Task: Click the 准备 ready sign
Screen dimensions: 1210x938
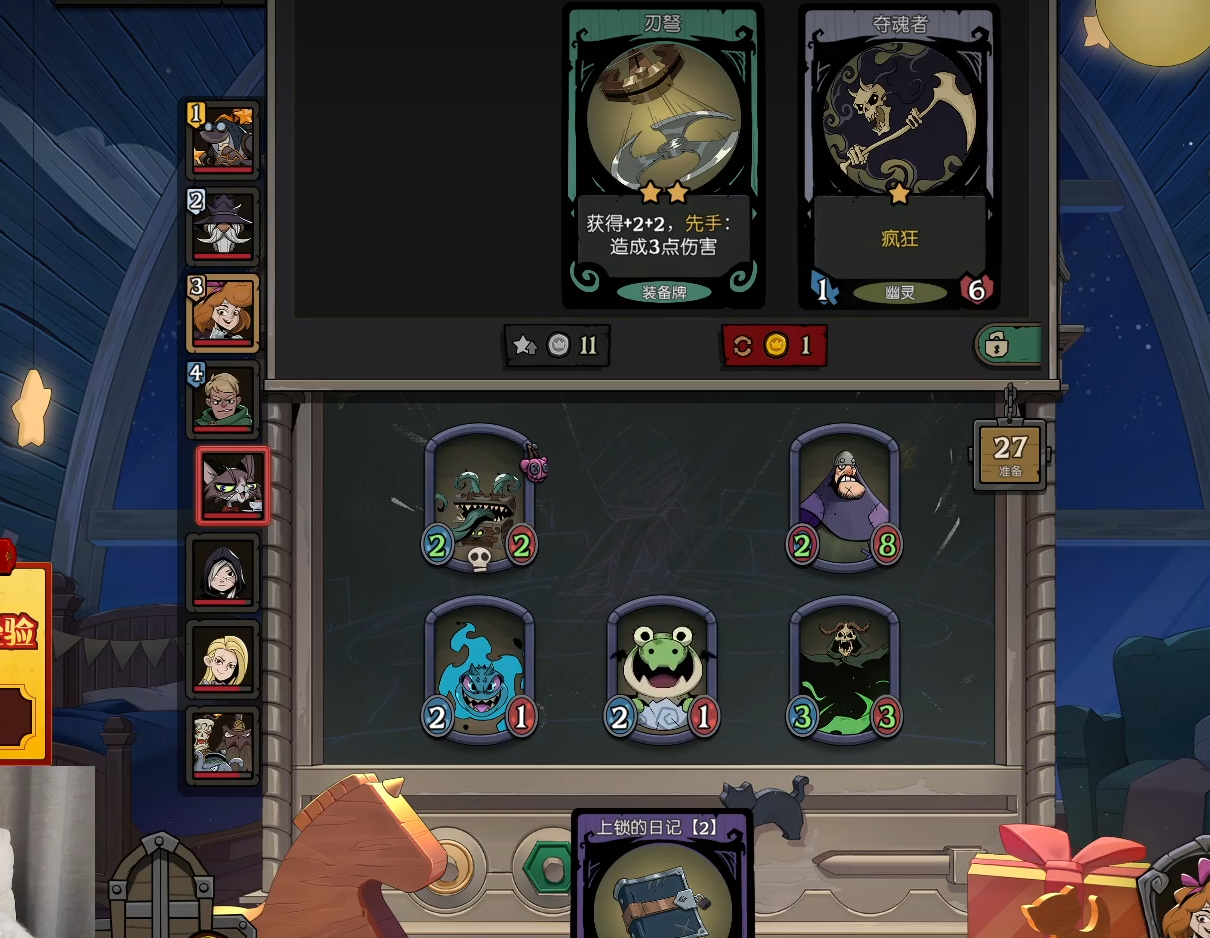Action: click(1010, 455)
